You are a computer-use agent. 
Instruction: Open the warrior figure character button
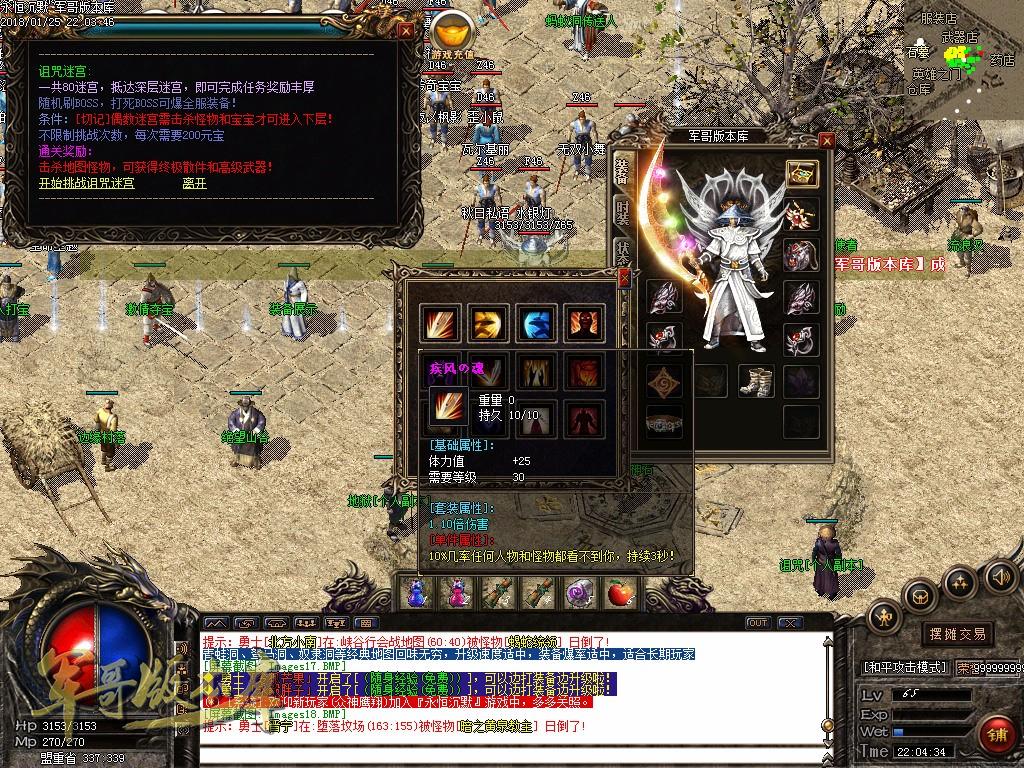point(884,617)
